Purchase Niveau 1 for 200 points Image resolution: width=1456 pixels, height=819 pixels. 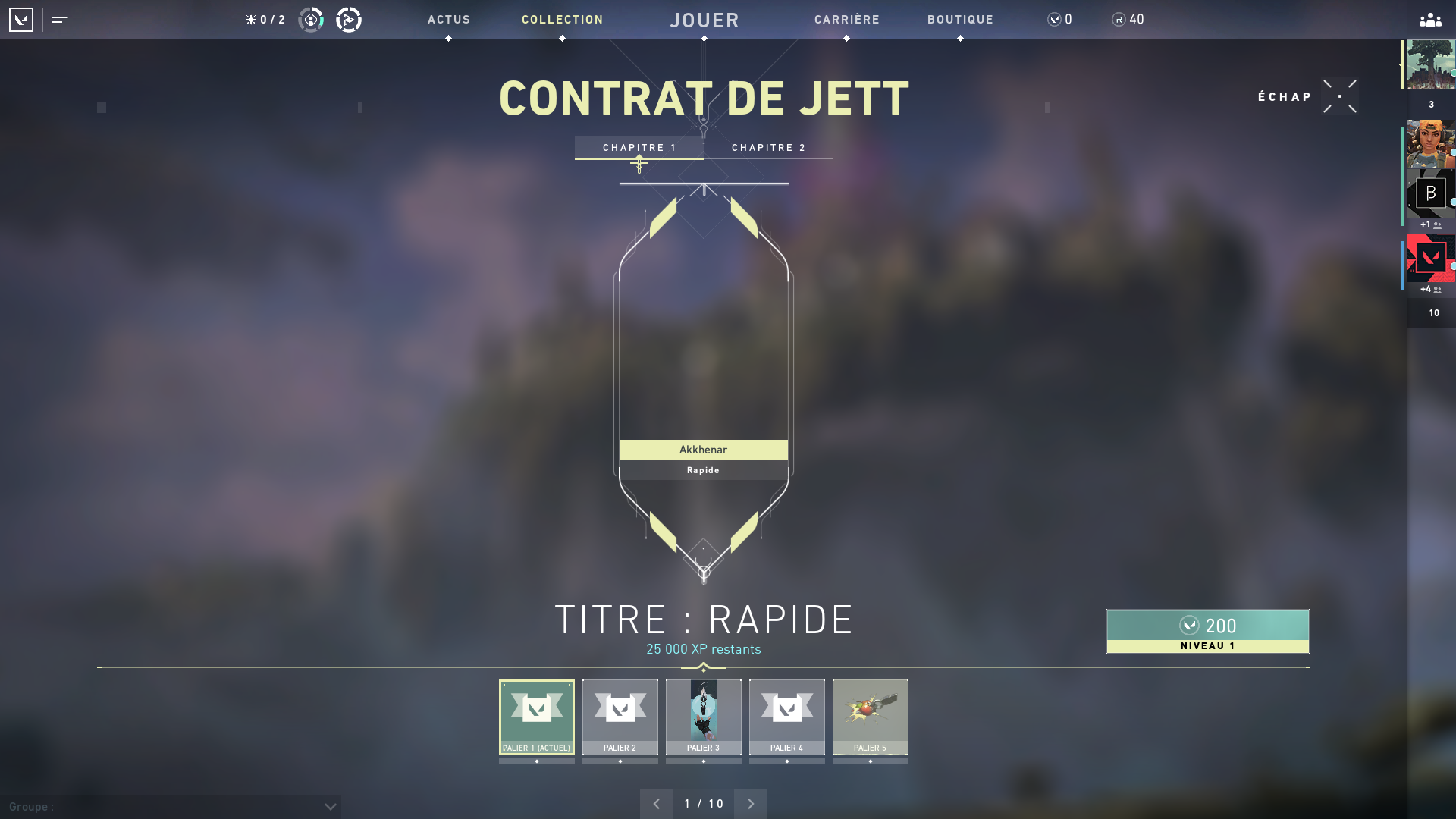1207,632
